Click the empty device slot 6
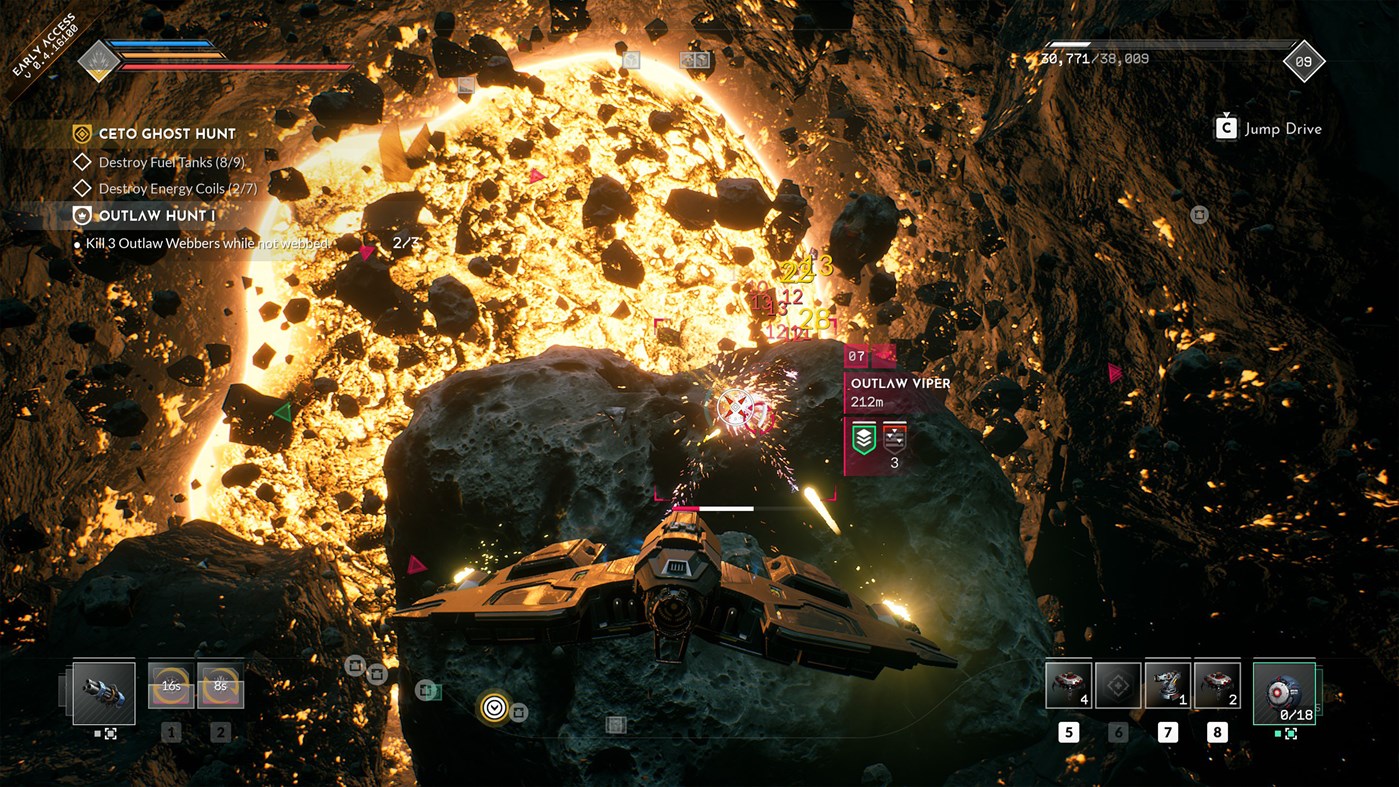Viewport: 1399px width, 787px height. (1117, 684)
